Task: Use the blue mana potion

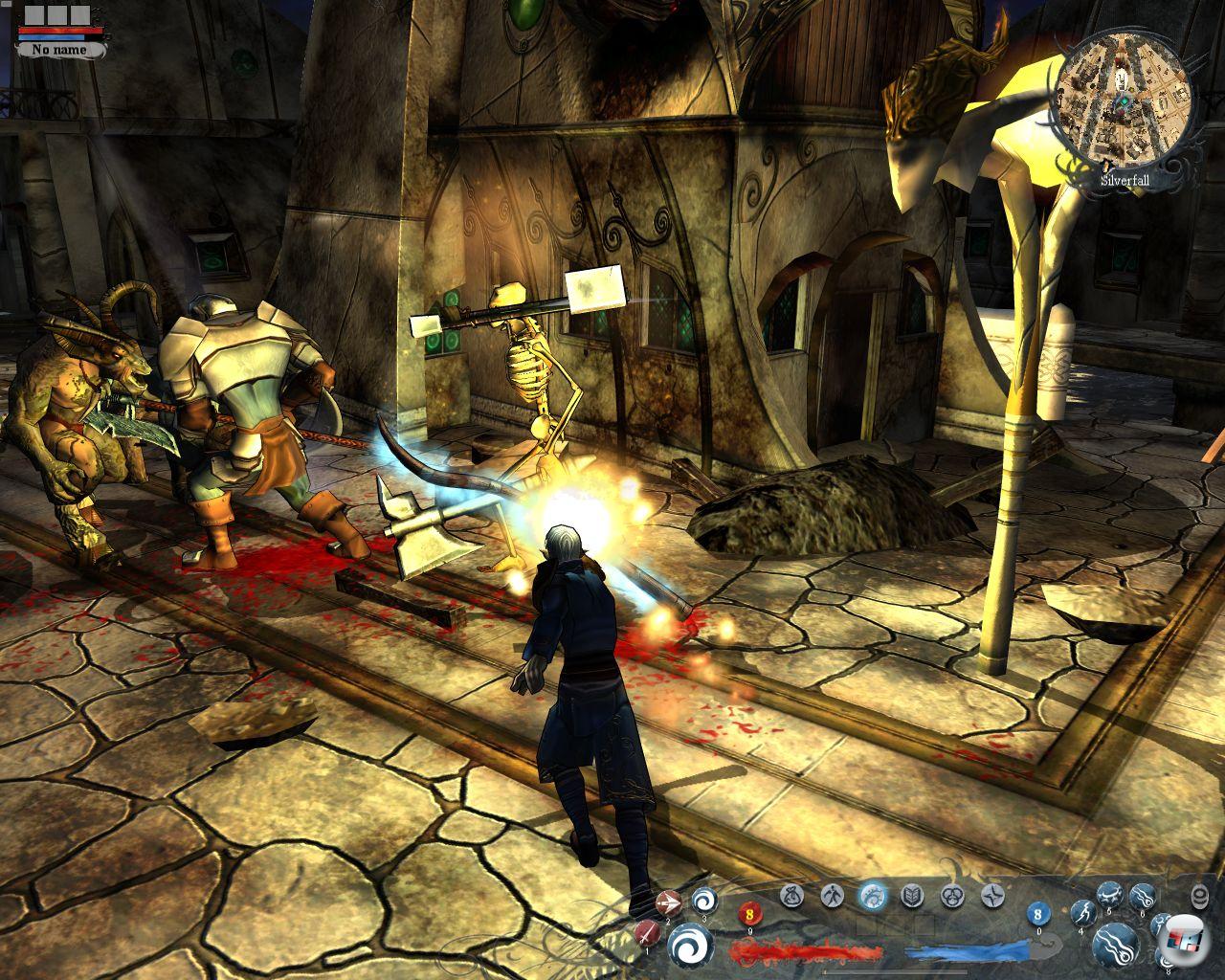Action: click(1039, 916)
